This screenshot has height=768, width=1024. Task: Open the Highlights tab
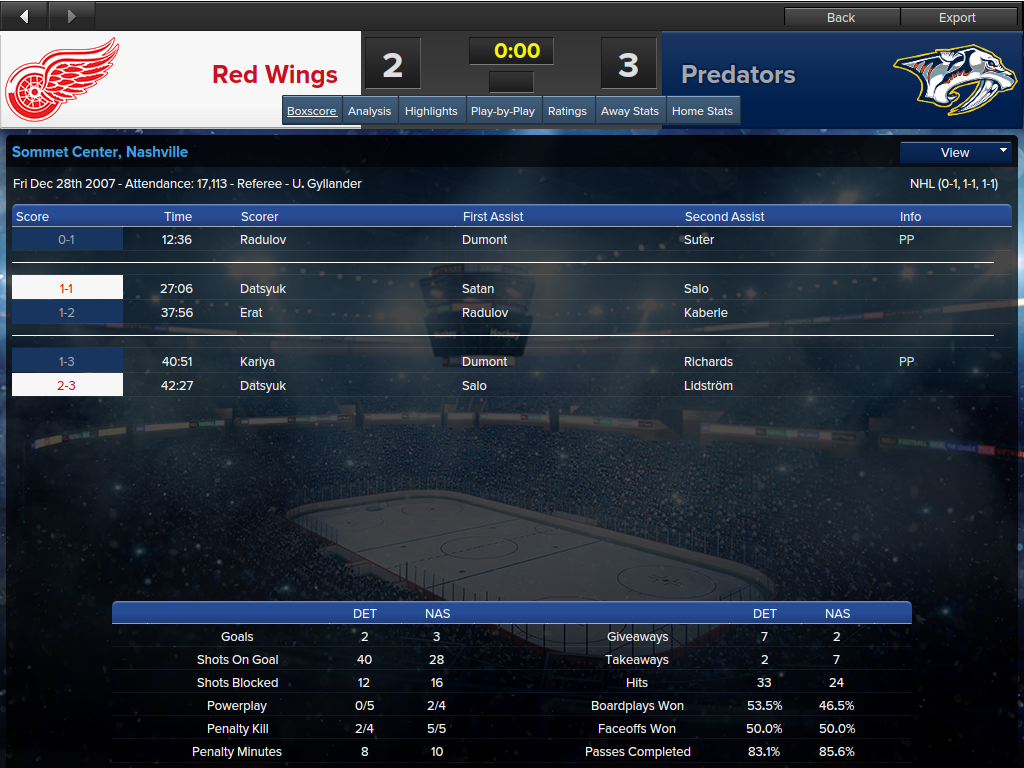click(x=431, y=111)
